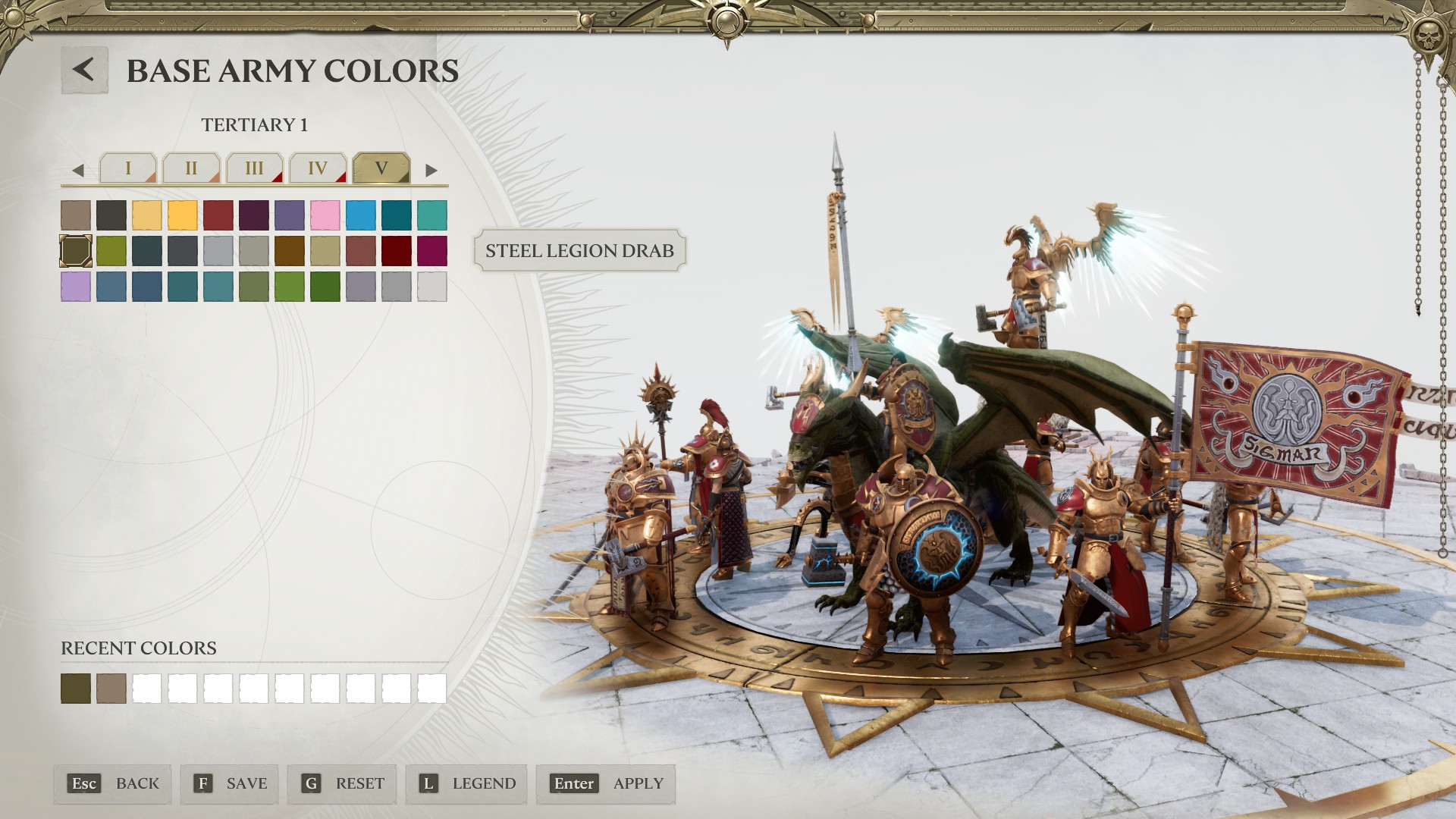Select palette tab III

(254, 168)
